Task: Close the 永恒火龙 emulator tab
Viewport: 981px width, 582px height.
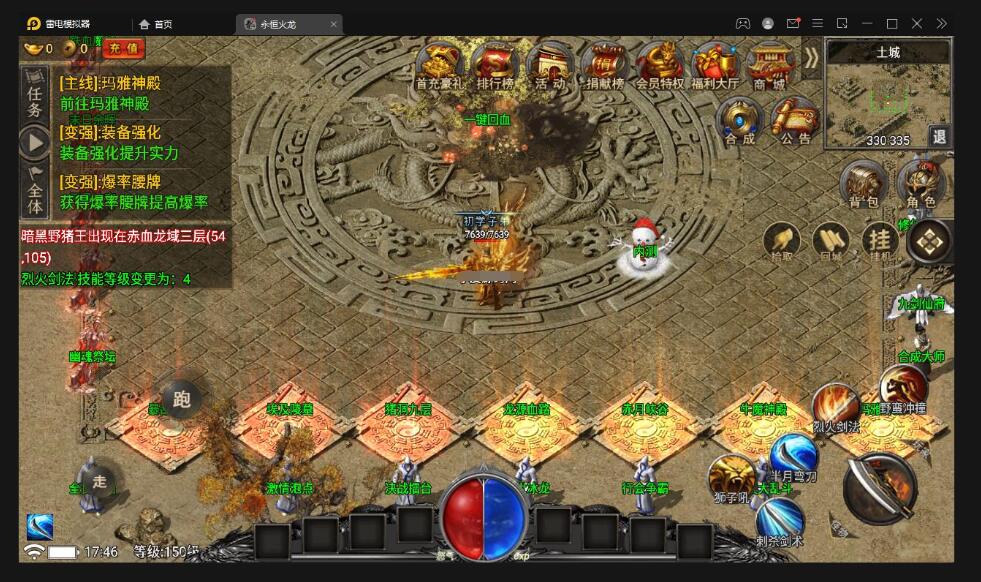Action: [x=334, y=23]
